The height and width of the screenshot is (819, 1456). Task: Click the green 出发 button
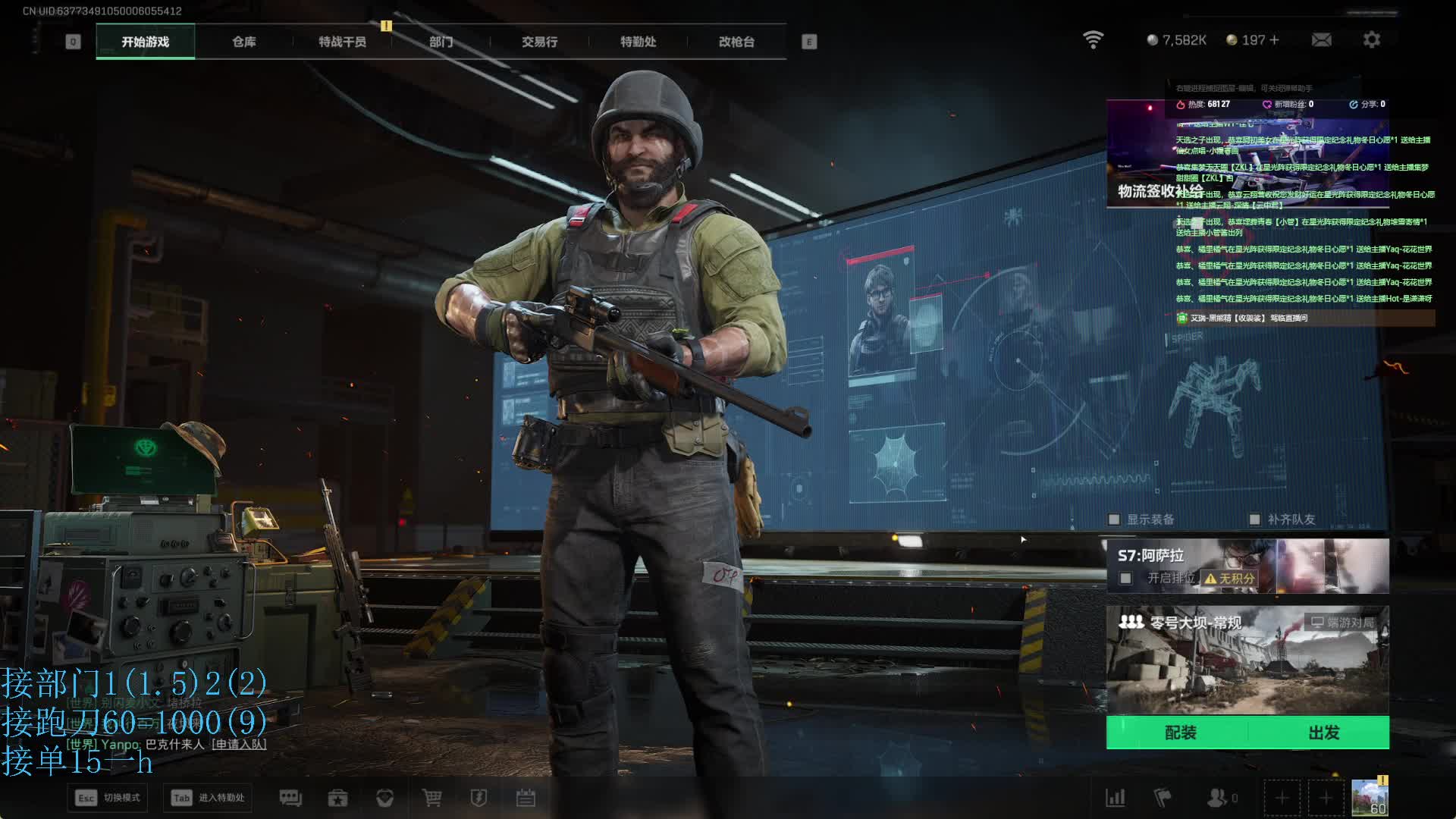pyautogui.click(x=1323, y=733)
